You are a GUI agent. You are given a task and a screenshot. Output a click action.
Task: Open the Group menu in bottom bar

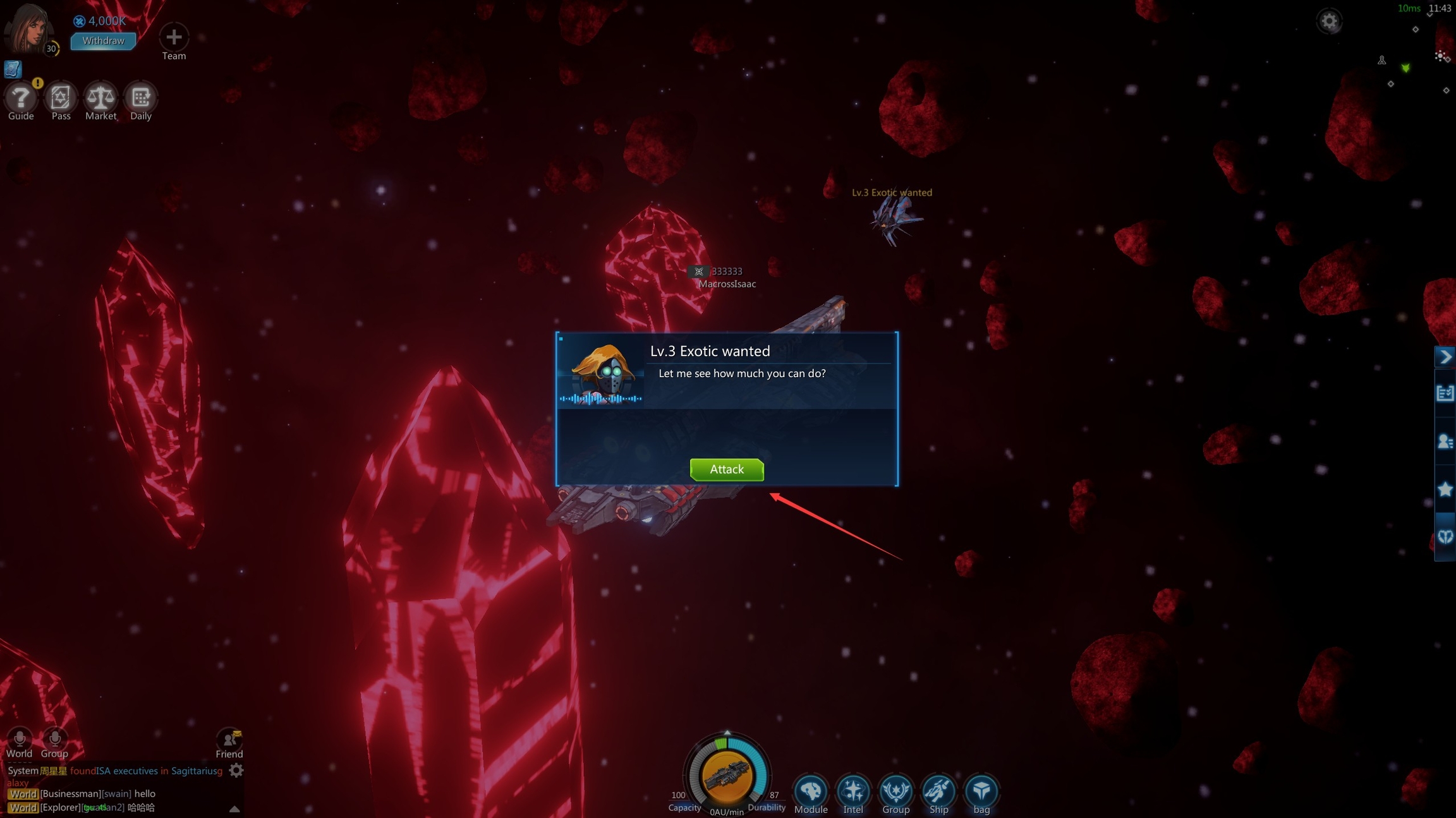point(895,791)
